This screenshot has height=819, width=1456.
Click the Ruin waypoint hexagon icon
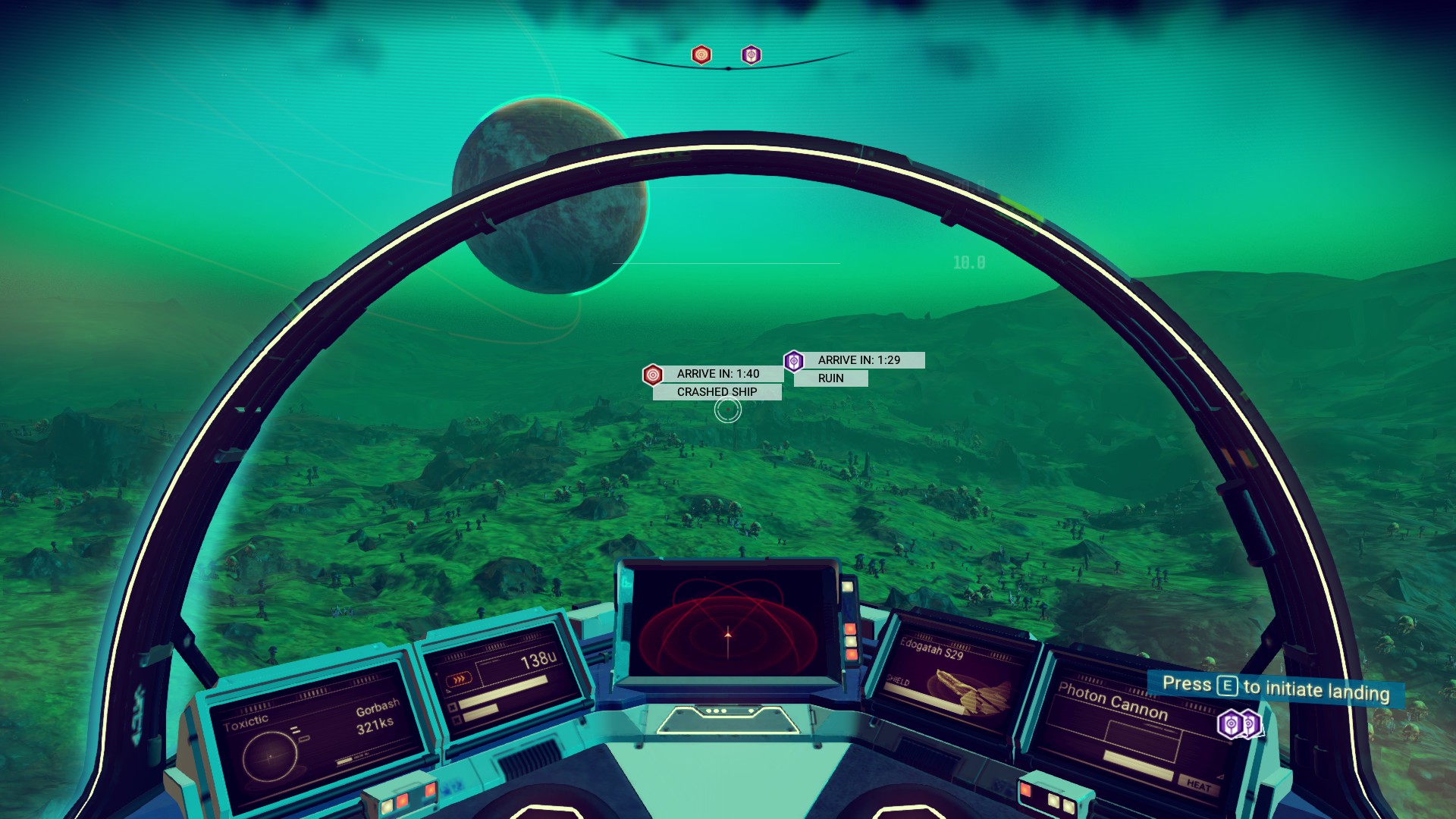793,361
